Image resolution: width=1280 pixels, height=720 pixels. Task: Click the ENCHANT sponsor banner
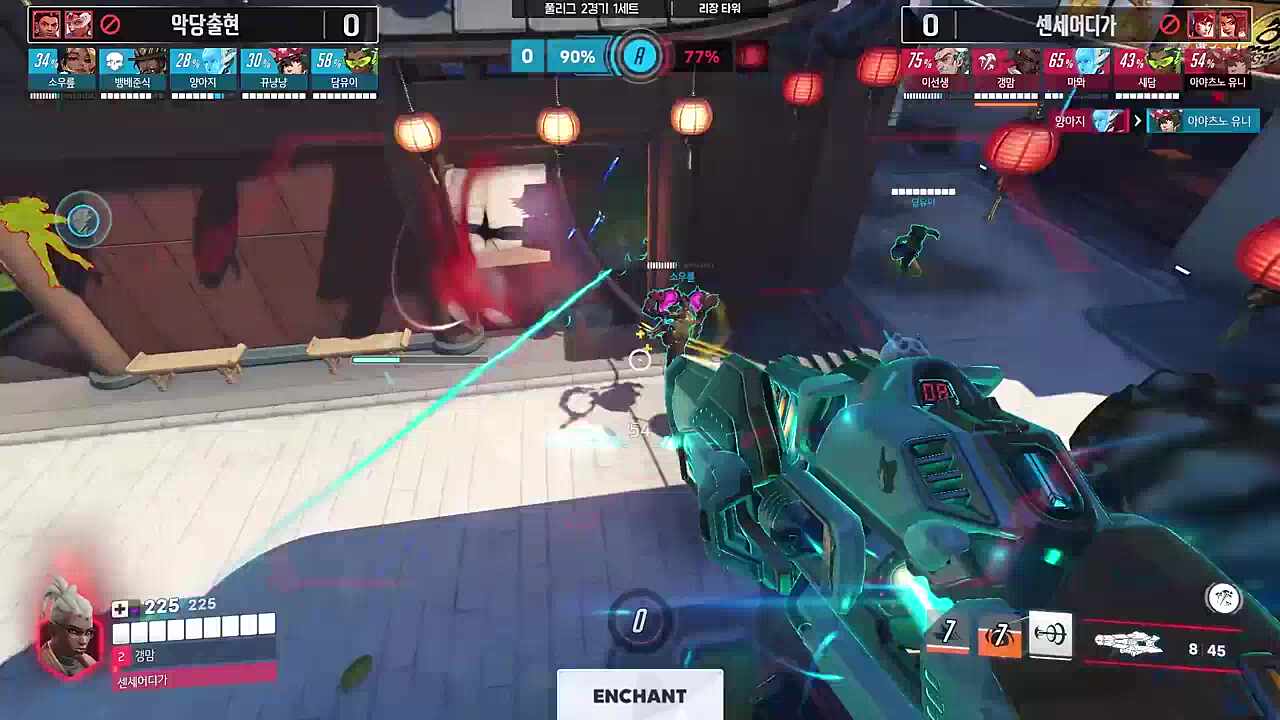point(640,696)
